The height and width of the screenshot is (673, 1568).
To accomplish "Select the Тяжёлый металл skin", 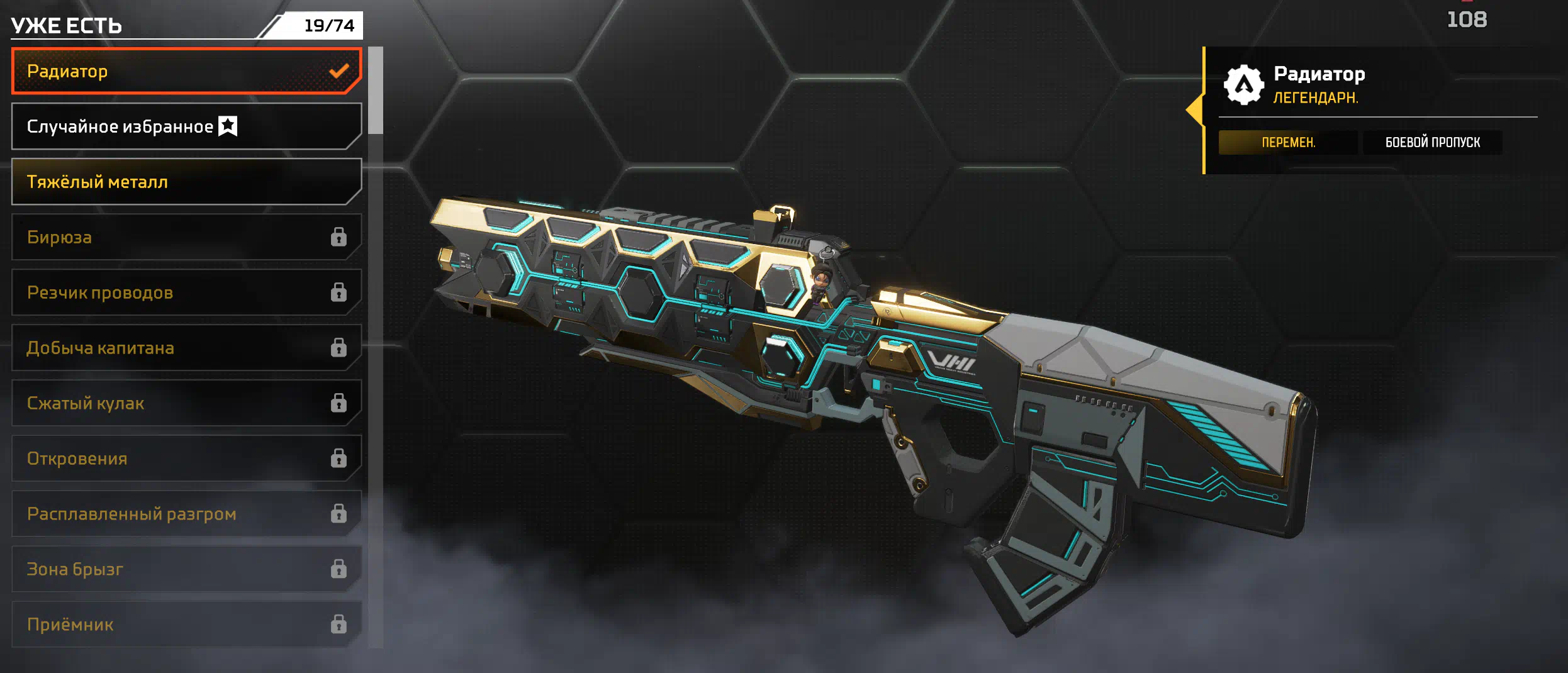I will coord(186,182).
